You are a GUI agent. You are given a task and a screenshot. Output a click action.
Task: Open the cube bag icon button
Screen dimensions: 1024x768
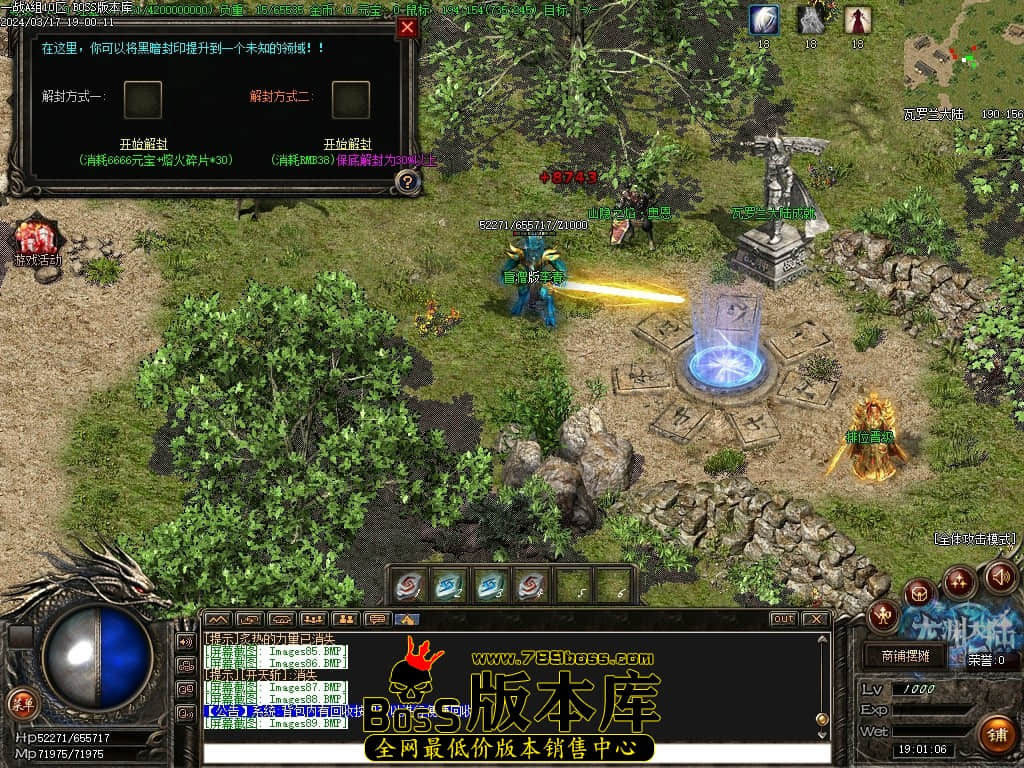tap(919, 593)
